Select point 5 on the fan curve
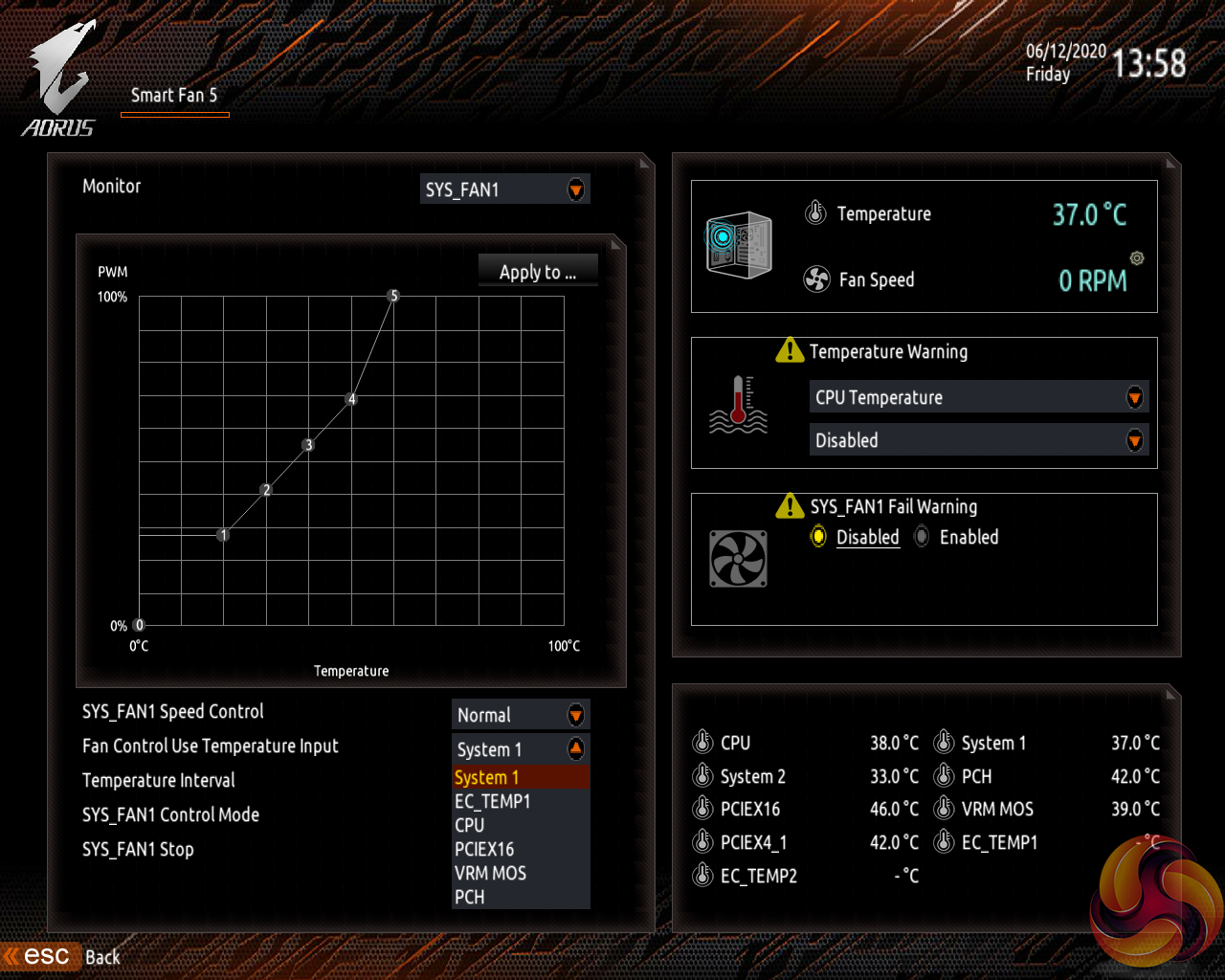Screen dimensions: 1225x980 pyautogui.click(x=392, y=296)
